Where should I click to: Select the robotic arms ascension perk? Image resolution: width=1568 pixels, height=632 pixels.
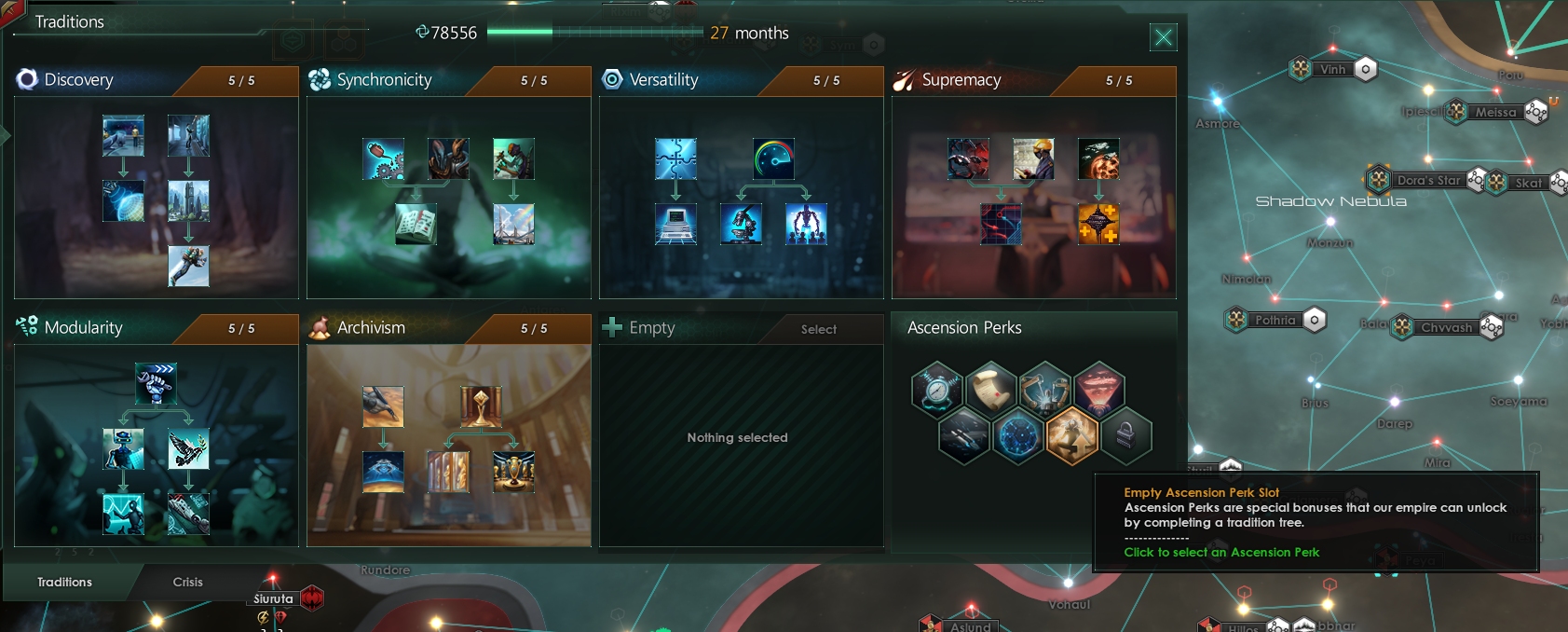pyautogui.click(x=1045, y=389)
